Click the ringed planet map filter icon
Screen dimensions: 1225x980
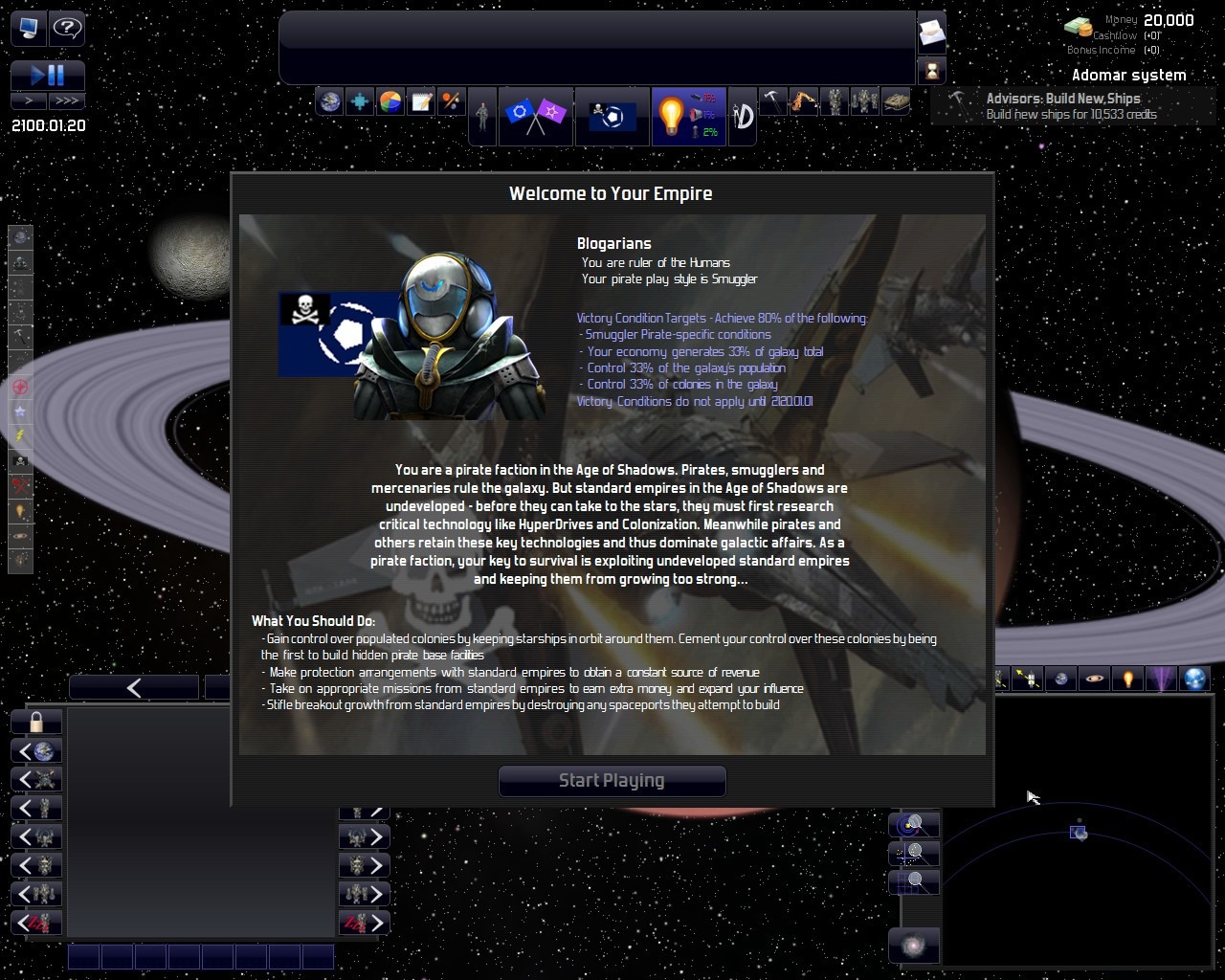[1095, 679]
